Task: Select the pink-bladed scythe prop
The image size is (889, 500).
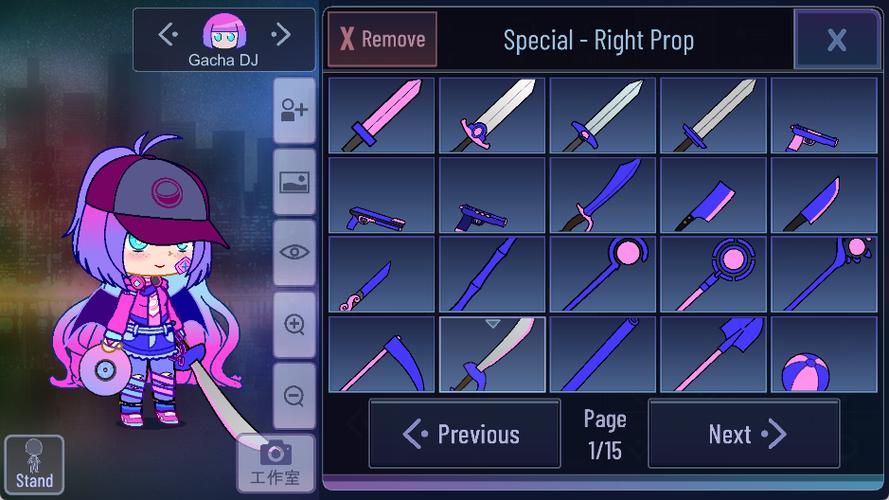Action: 381,354
